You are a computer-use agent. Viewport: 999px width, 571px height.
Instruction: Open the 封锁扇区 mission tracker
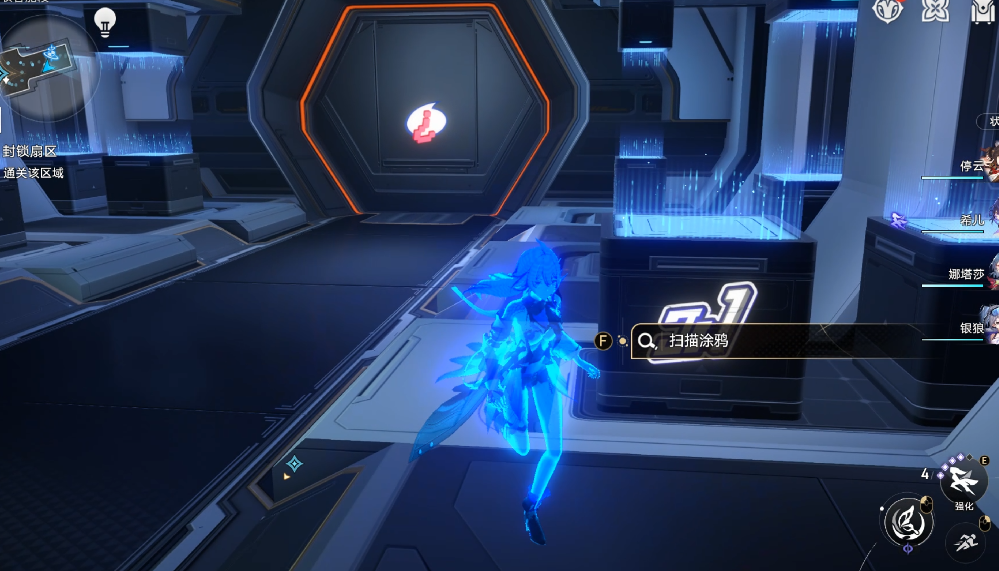tap(30, 151)
